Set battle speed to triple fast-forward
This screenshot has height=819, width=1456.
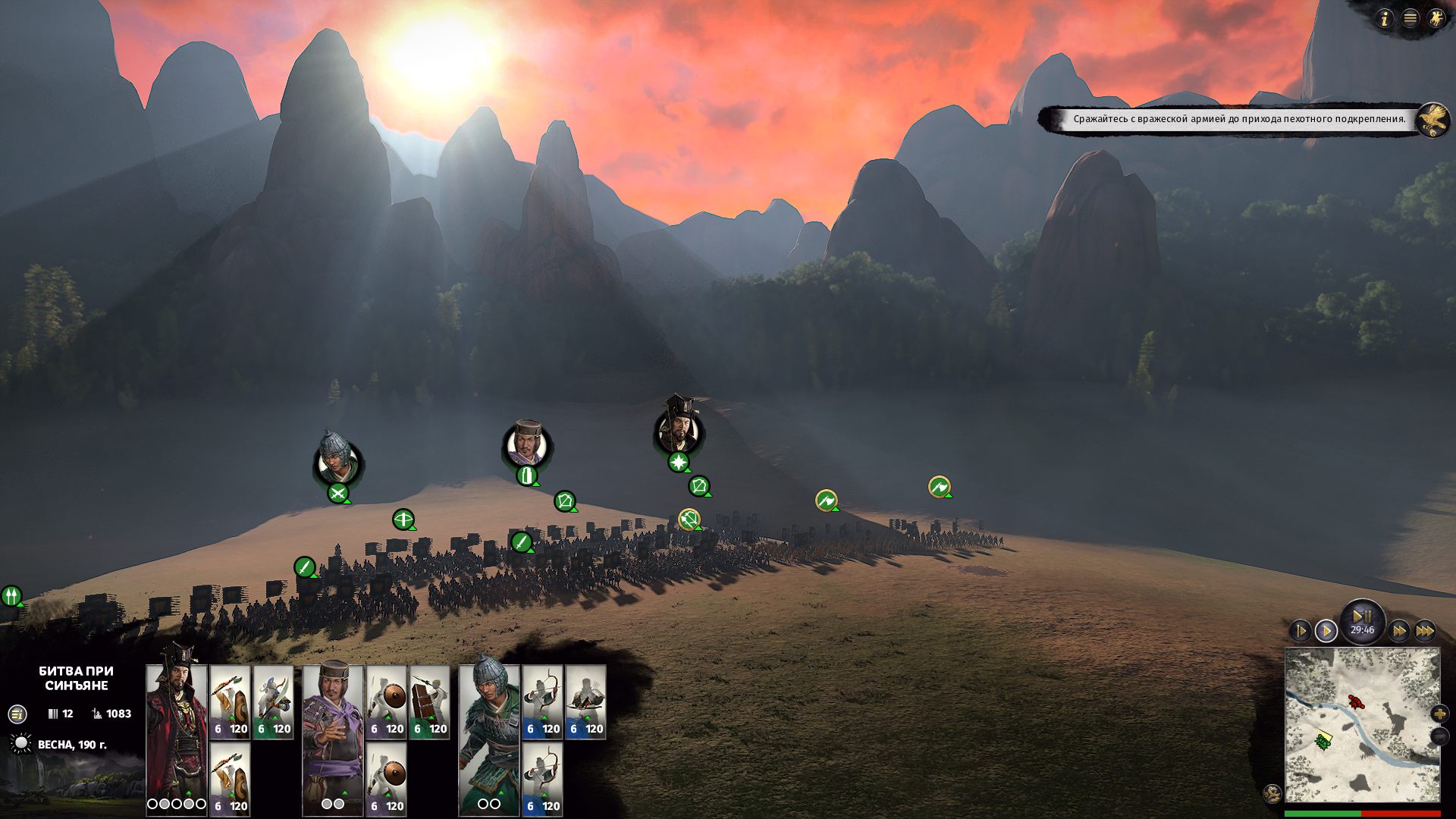coord(1425,630)
